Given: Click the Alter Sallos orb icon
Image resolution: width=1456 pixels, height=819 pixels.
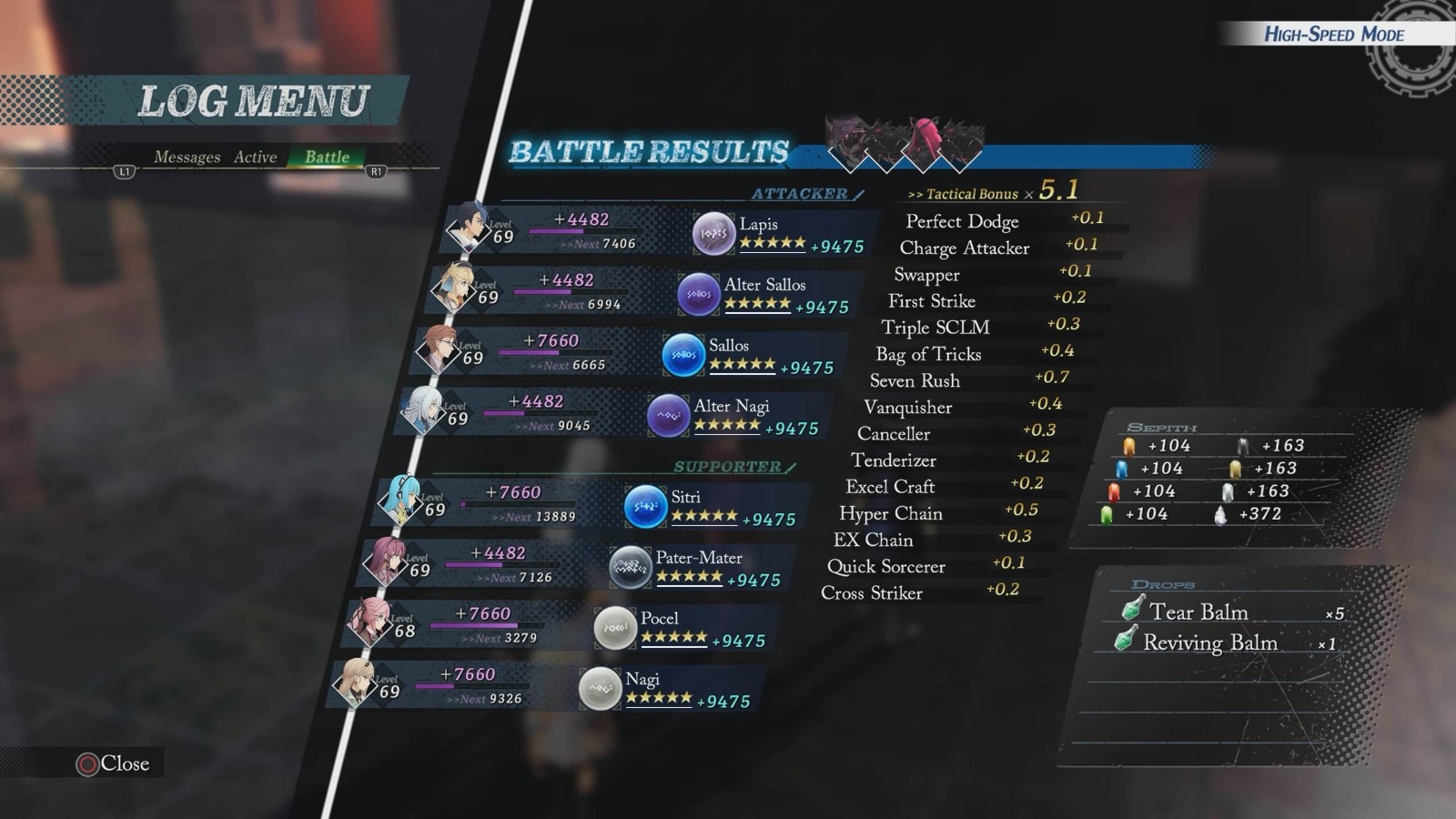Looking at the screenshot, I should pos(698,292).
